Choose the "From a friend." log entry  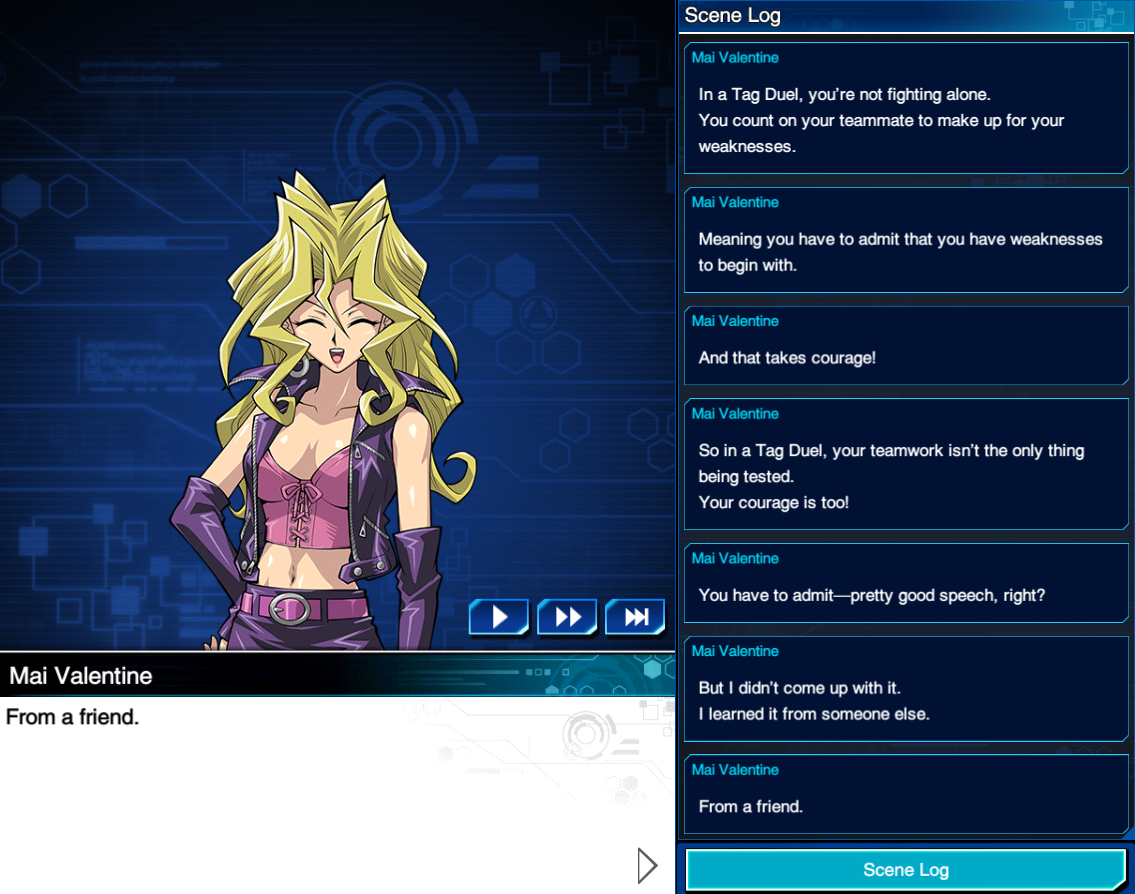[905, 794]
